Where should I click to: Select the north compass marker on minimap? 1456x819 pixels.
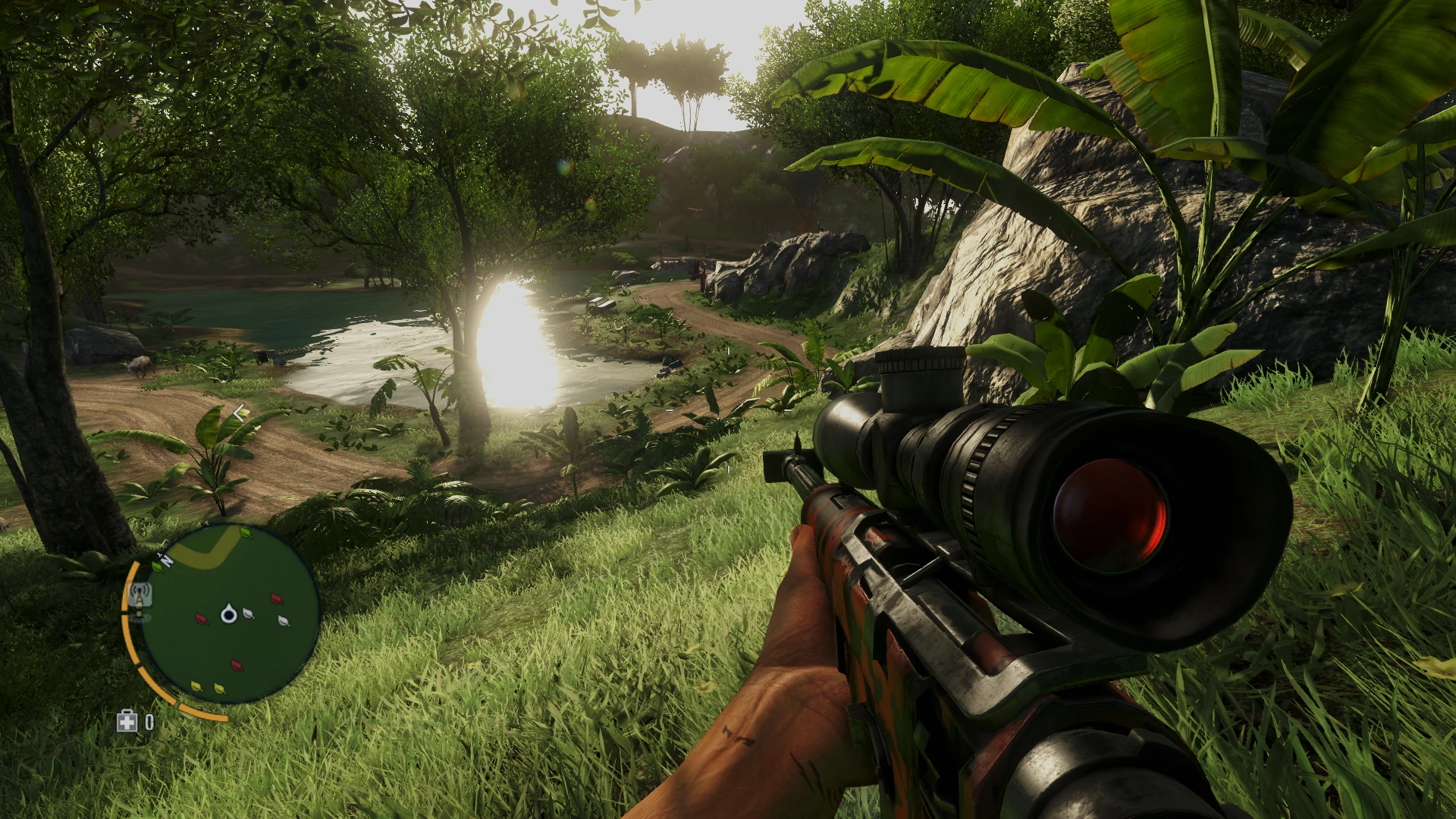tap(166, 561)
